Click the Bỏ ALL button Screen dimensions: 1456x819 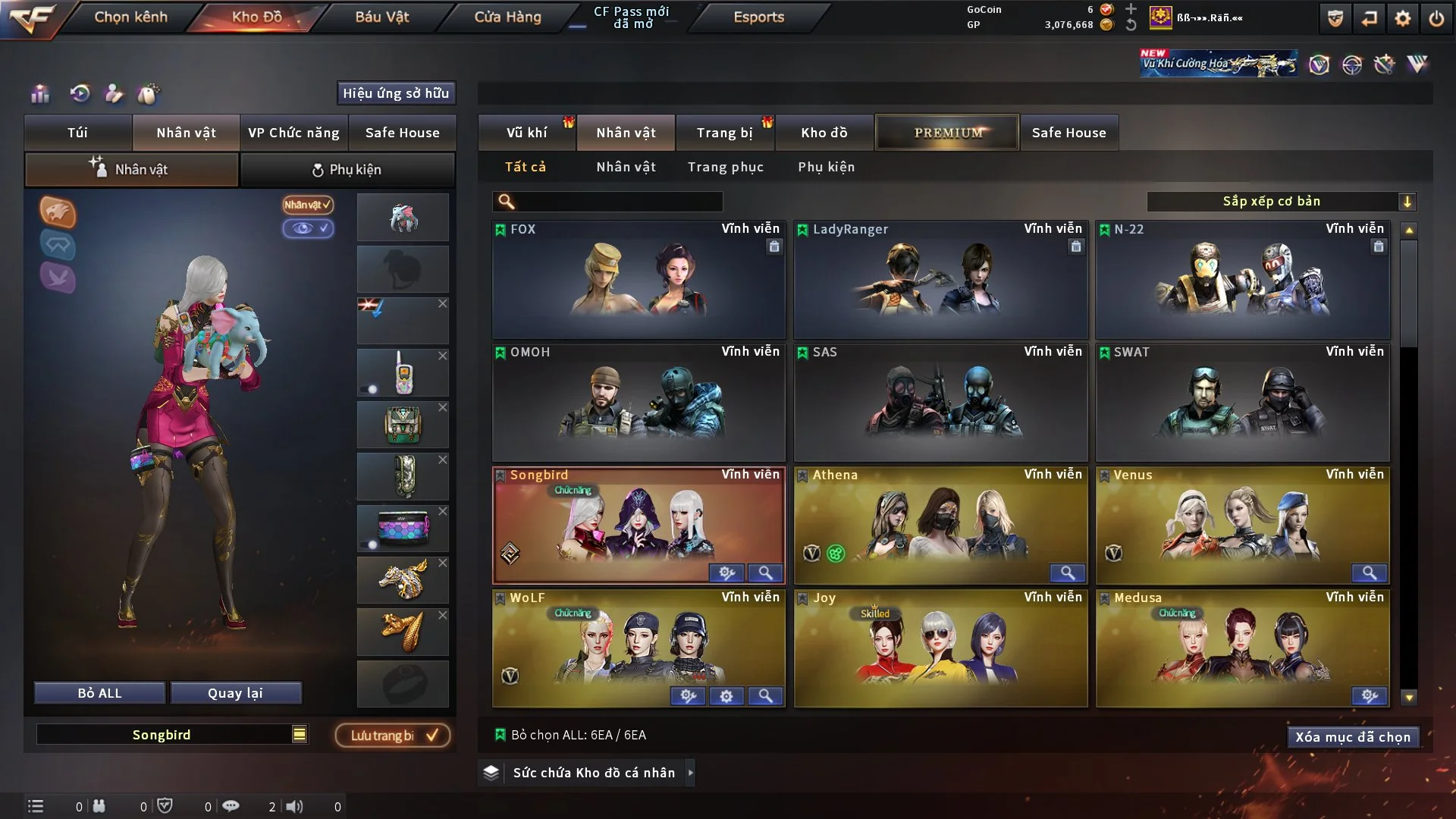(99, 693)
